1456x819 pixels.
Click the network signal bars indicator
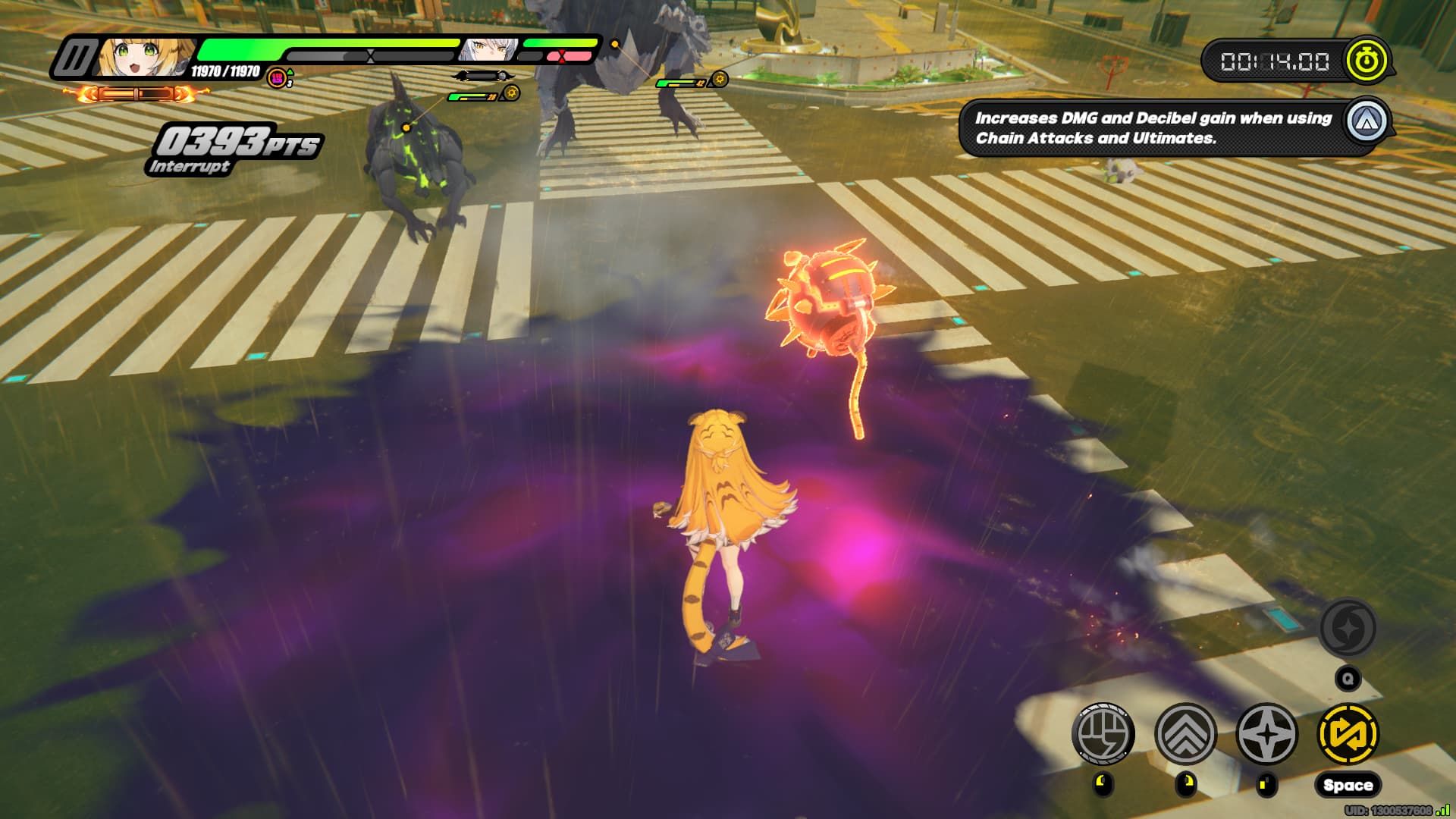pyautogui.click(x=1442, y=811)
